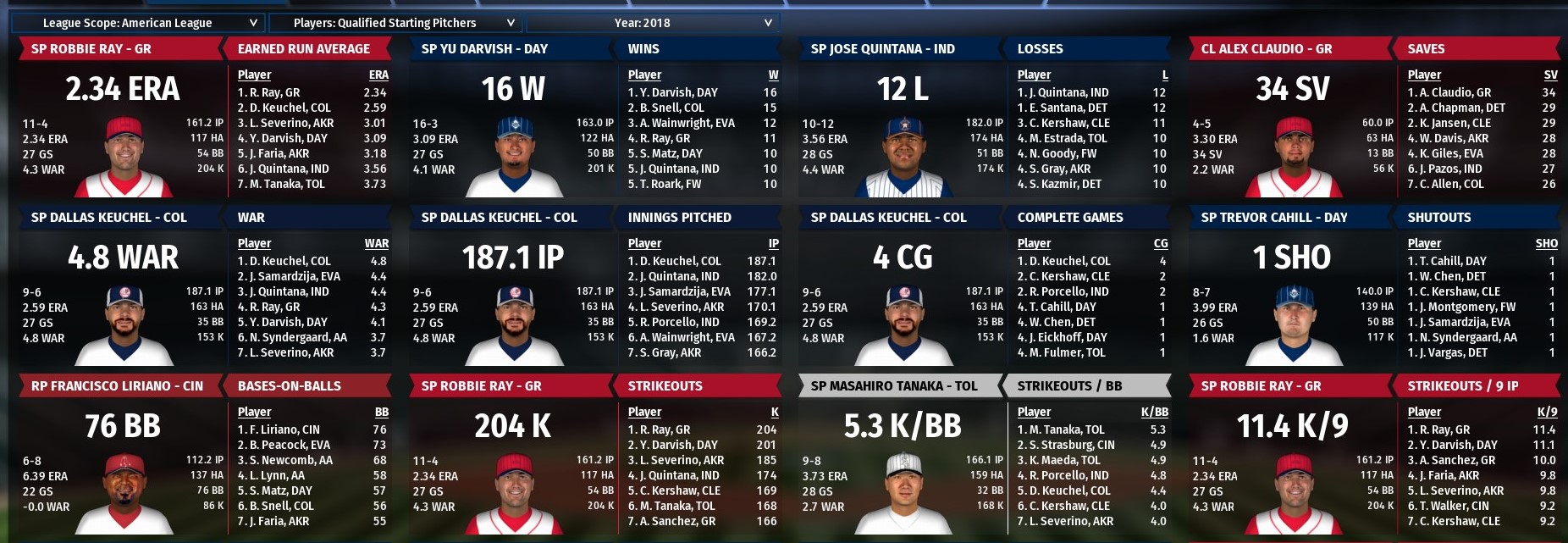Open the Players filter dropdown
The width and height of the screenshot is (1568, 543).
pos(396,23)
